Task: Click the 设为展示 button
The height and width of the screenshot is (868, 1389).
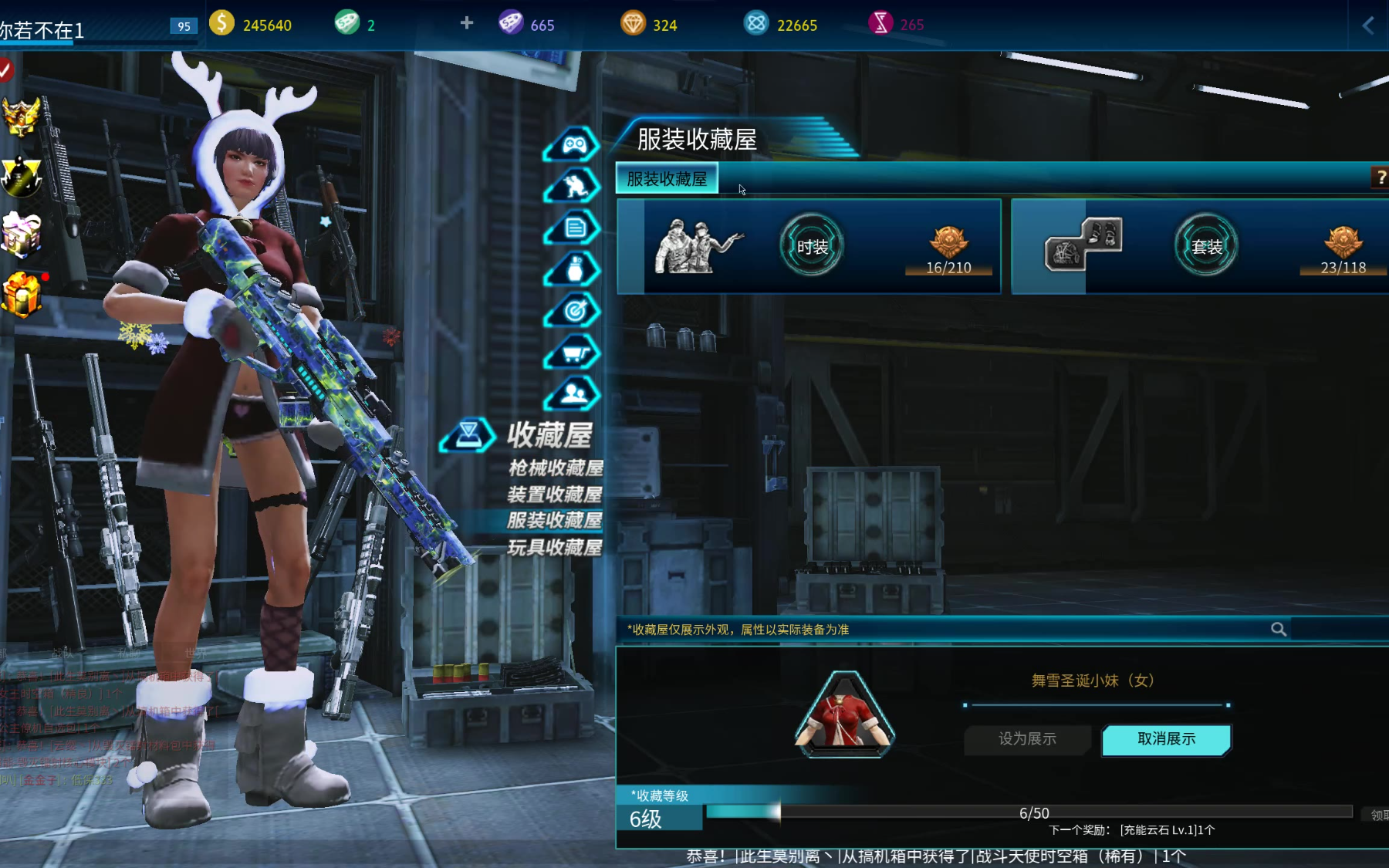Action: coord(1027,739)
